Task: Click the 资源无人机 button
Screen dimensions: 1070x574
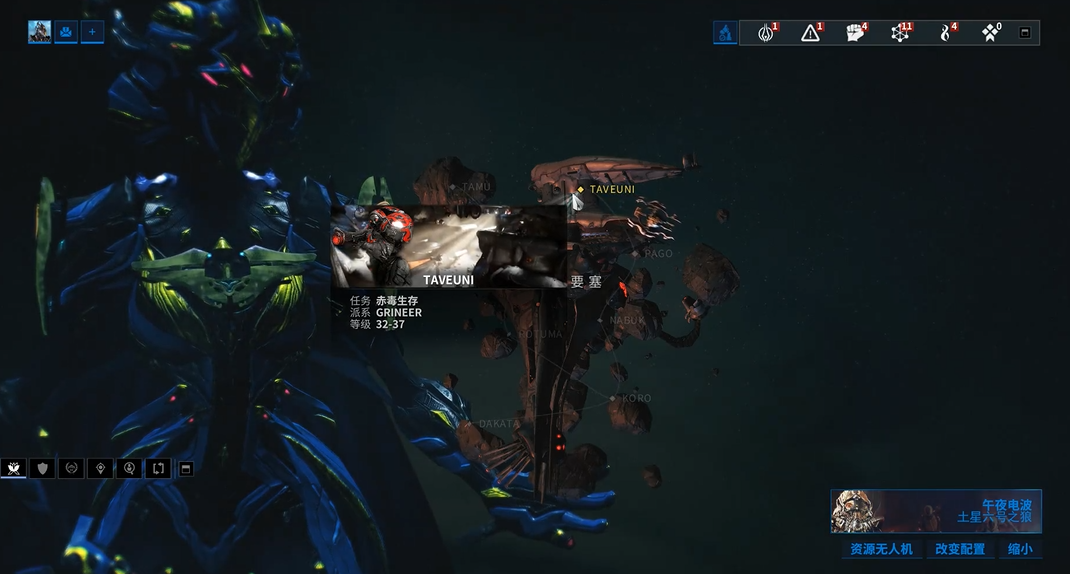Action: point(881,549)
